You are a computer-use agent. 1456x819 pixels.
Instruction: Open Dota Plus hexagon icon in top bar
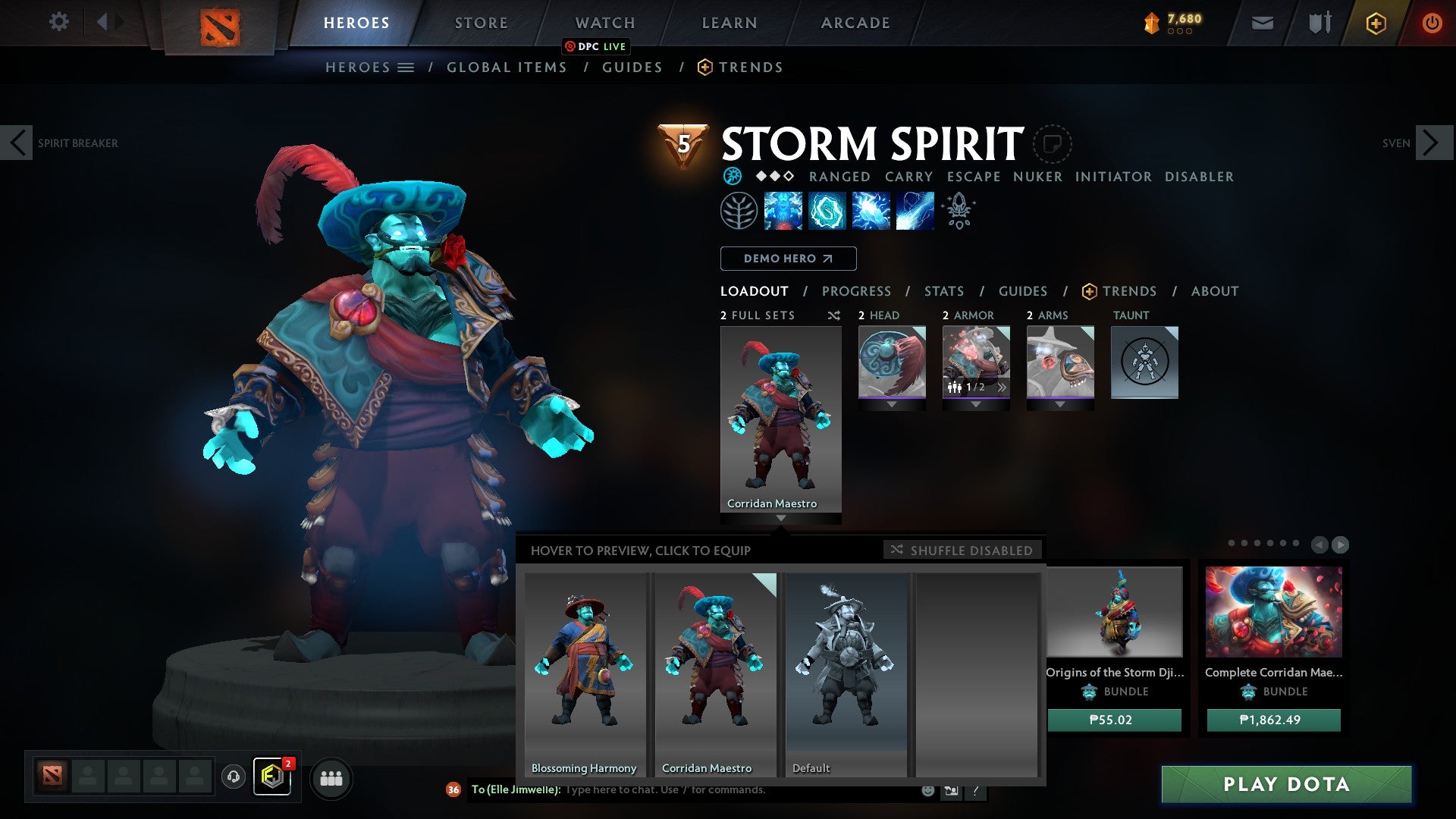point(1376,22)
